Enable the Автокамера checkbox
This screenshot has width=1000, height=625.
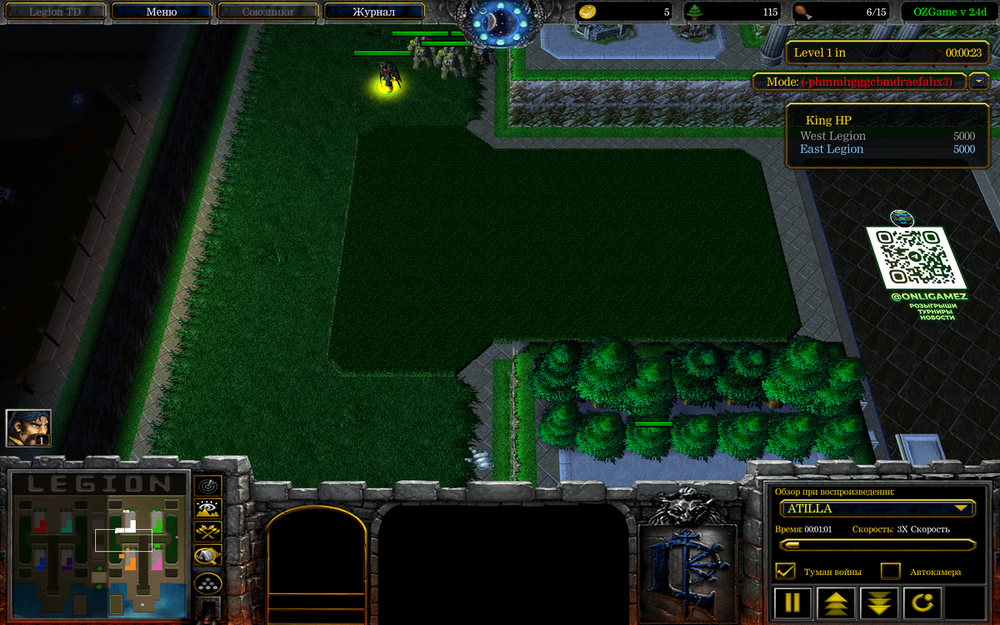coord(890,571)
